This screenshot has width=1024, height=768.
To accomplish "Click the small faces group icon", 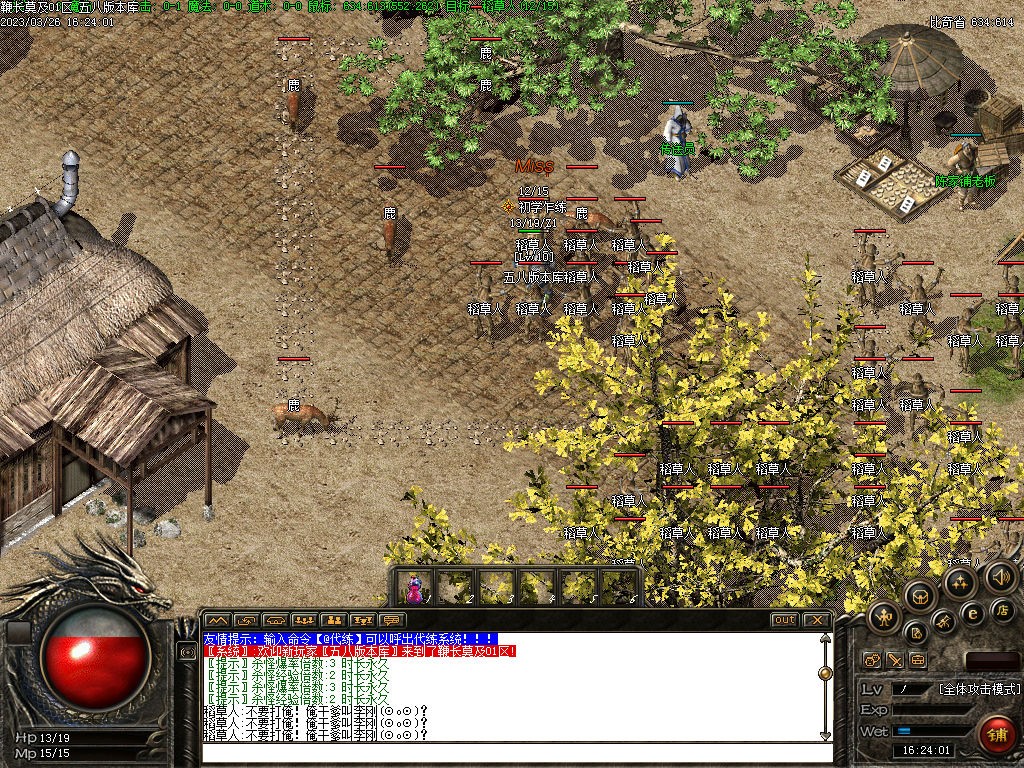I will pos(871,660).
